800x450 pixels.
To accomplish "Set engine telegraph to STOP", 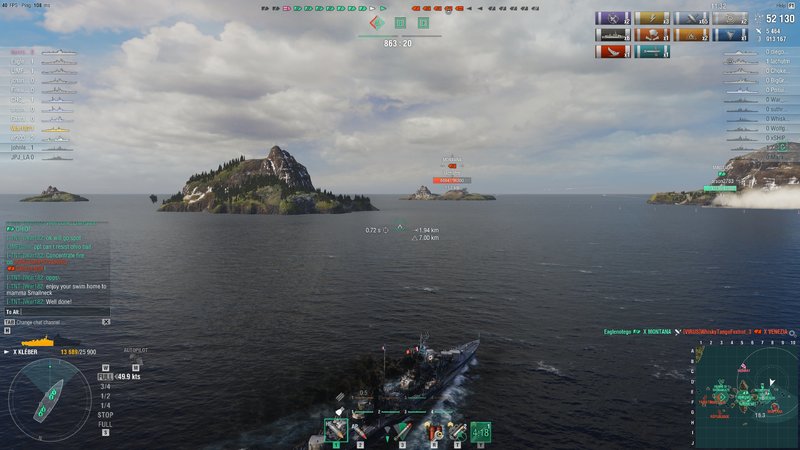I will (x=105, y=413).
